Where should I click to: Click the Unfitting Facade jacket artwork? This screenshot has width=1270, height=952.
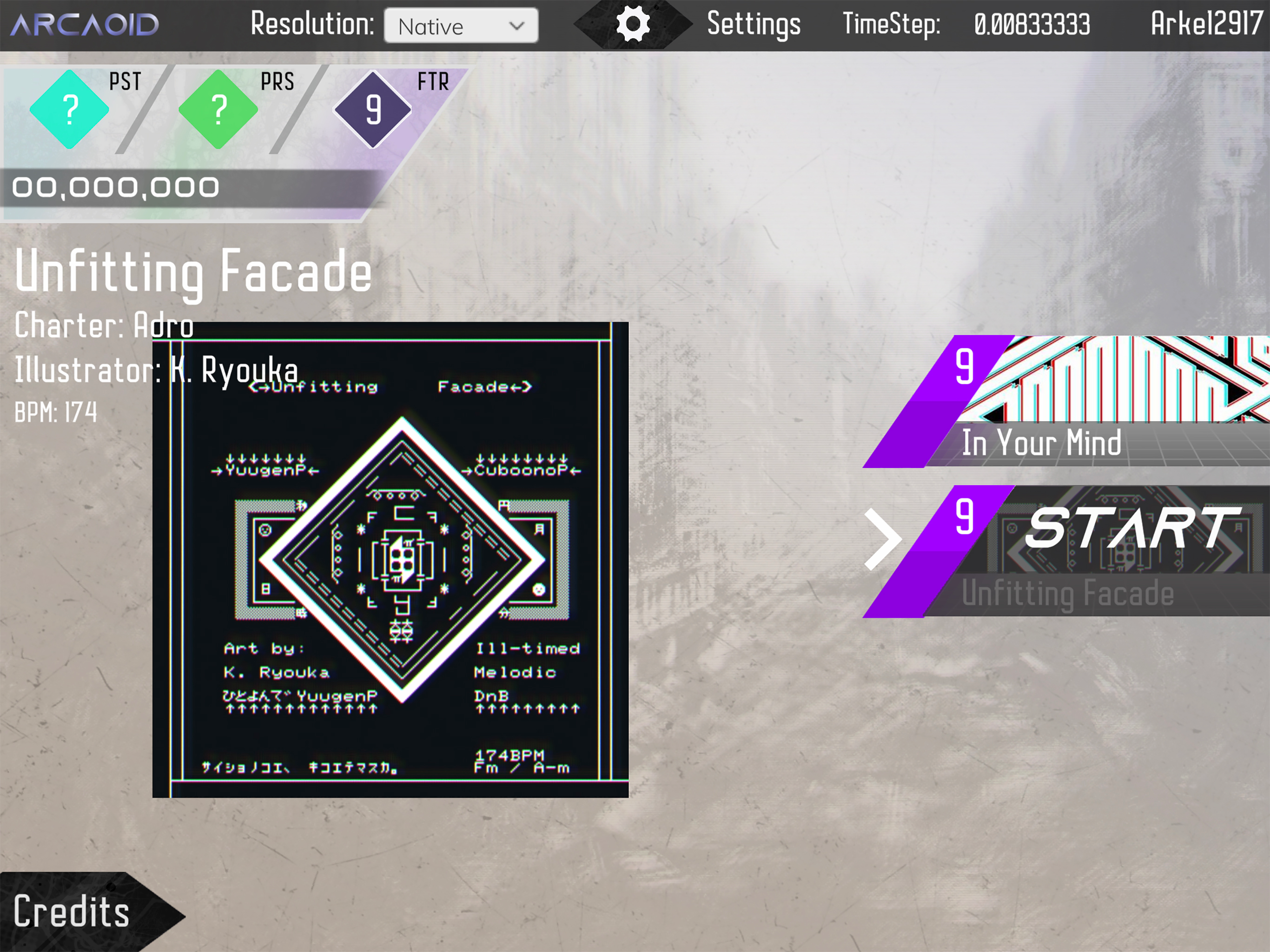(390, 560)
